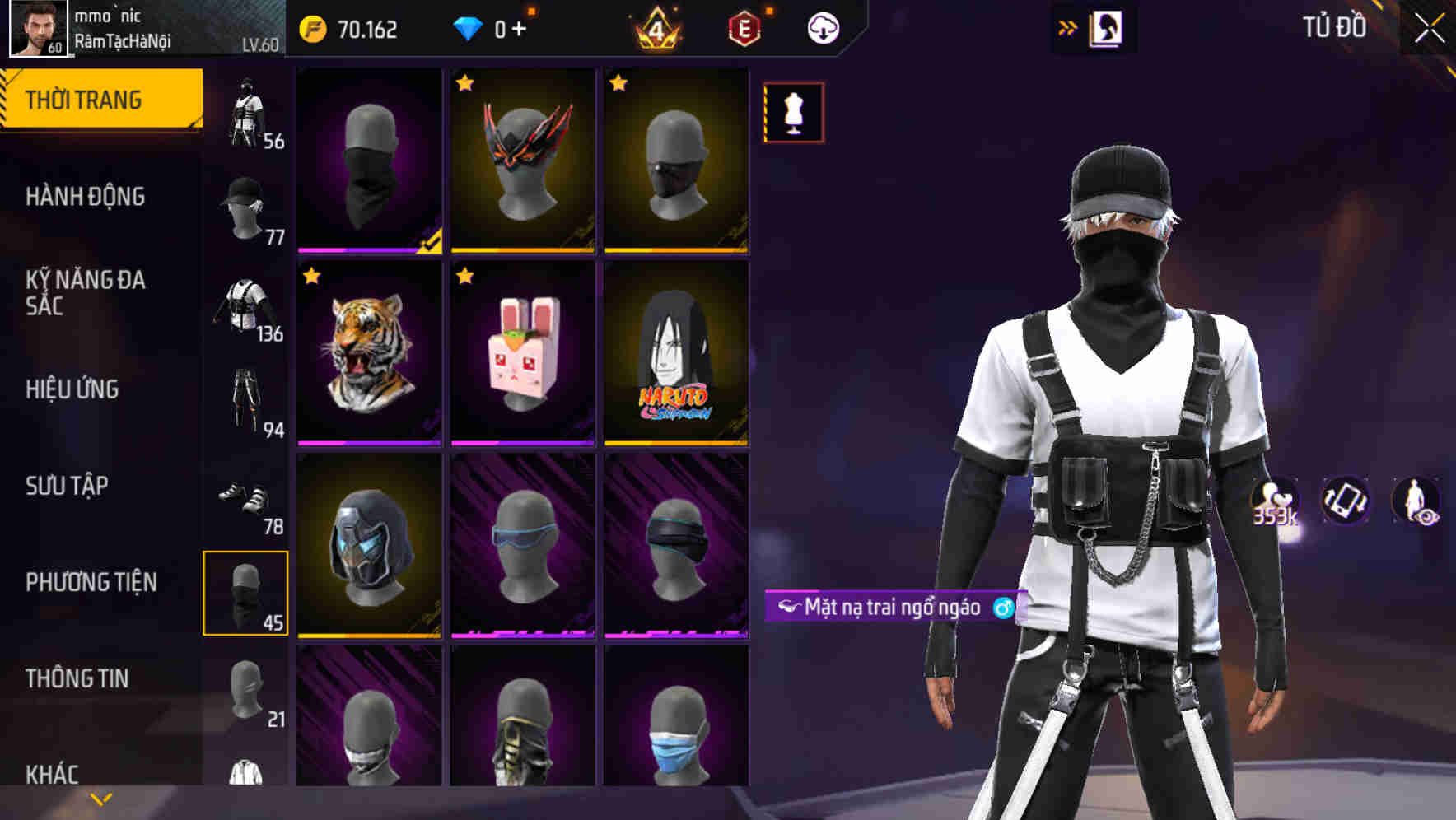Expand the left menu with the bottom chevron
The width and height of the screenshot is (1456, 820).
[x=99, y=799]
